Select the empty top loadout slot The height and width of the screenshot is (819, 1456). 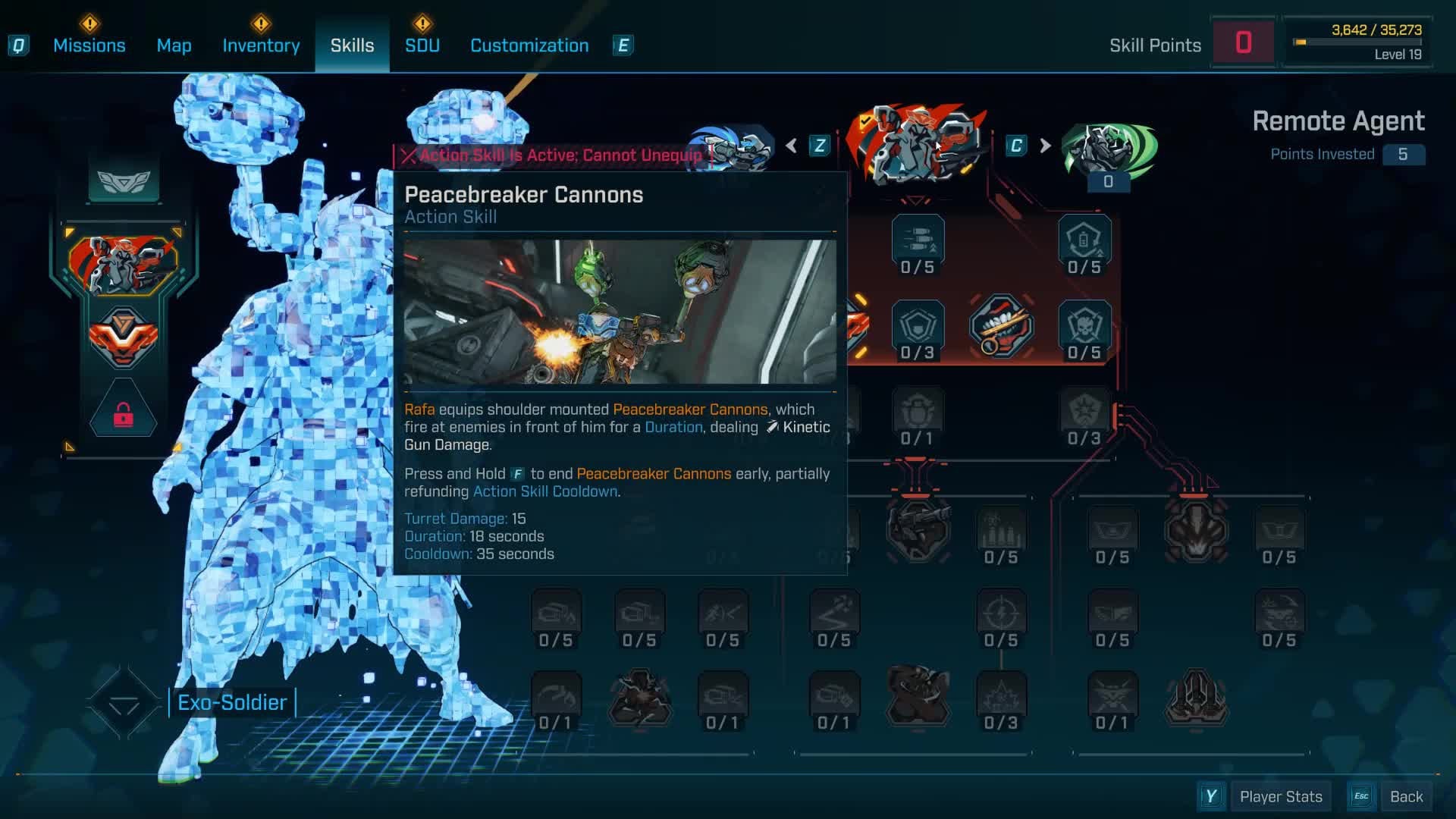click(124, 180)
